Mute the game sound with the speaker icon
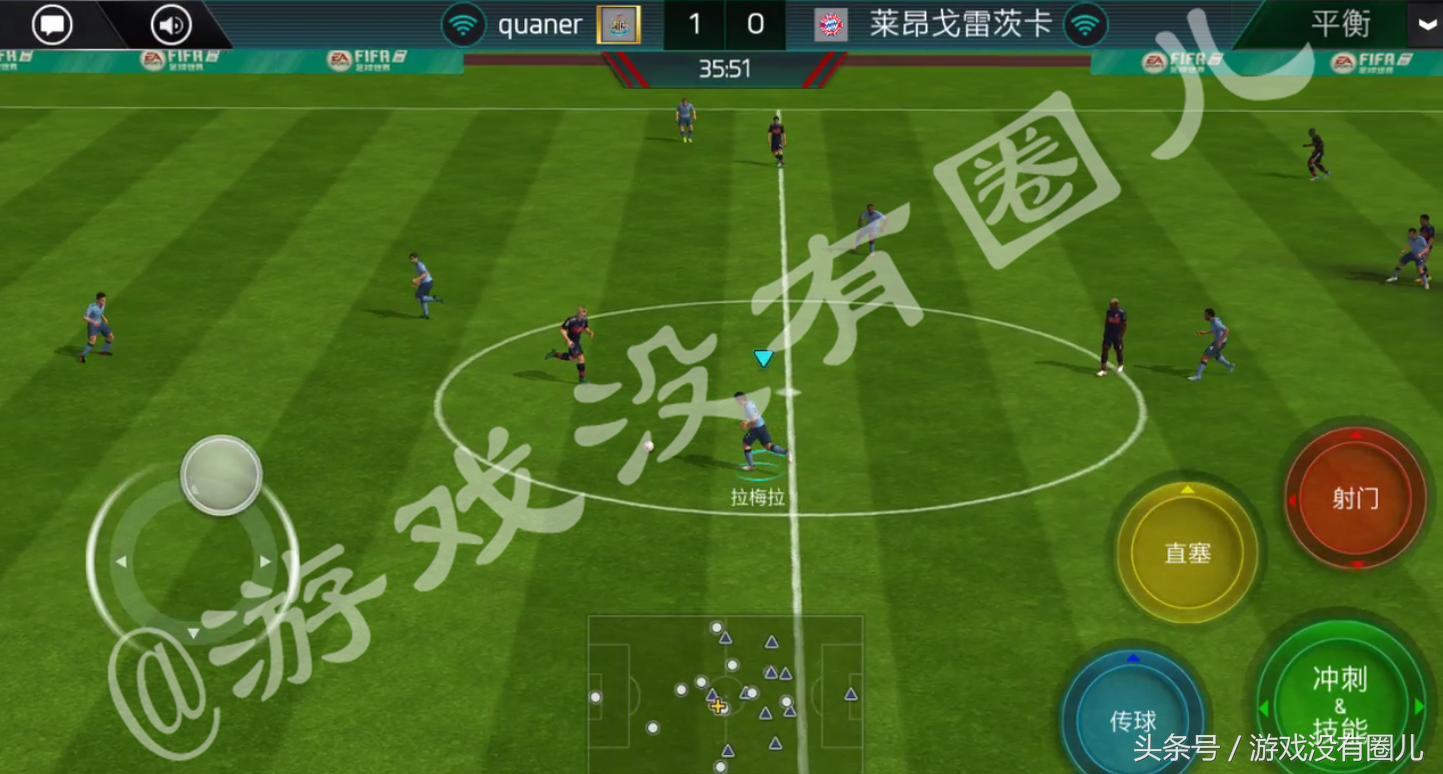The width and height of the screenshot is (1443, 774). click(168, 24)
